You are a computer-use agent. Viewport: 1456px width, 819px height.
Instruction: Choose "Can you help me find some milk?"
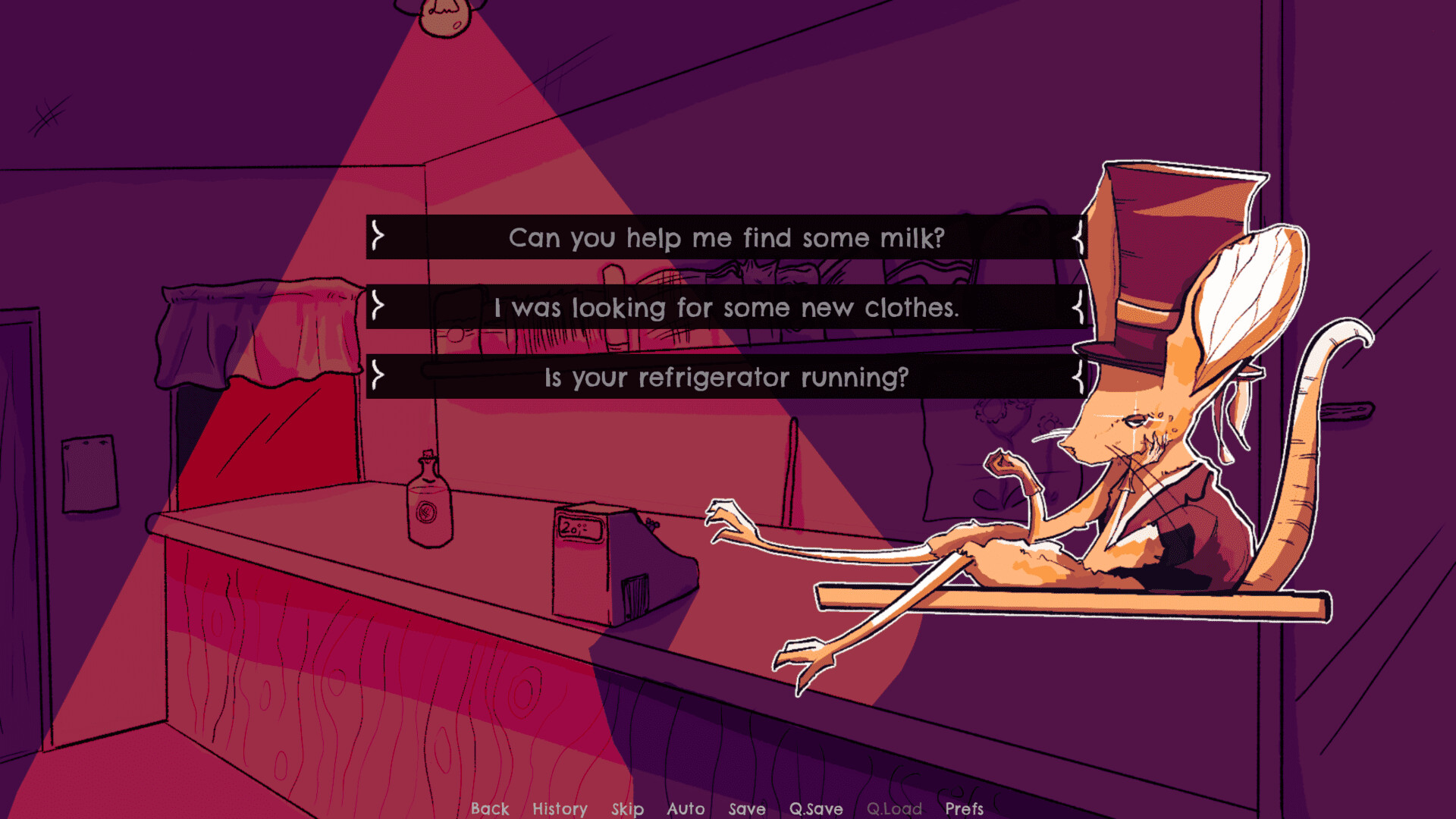(726, 238)
